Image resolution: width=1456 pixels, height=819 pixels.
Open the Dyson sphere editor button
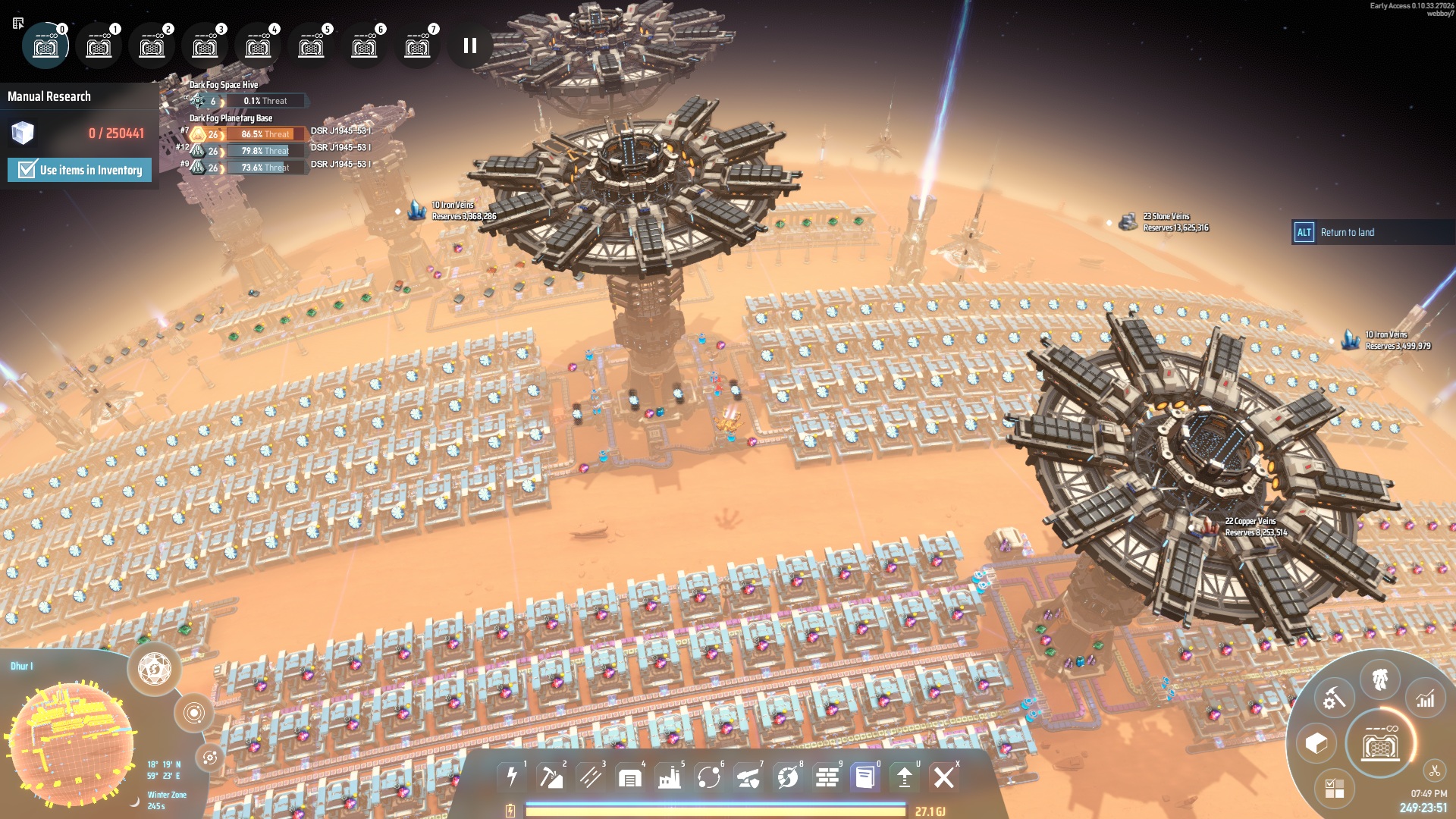tap(155, 669)
